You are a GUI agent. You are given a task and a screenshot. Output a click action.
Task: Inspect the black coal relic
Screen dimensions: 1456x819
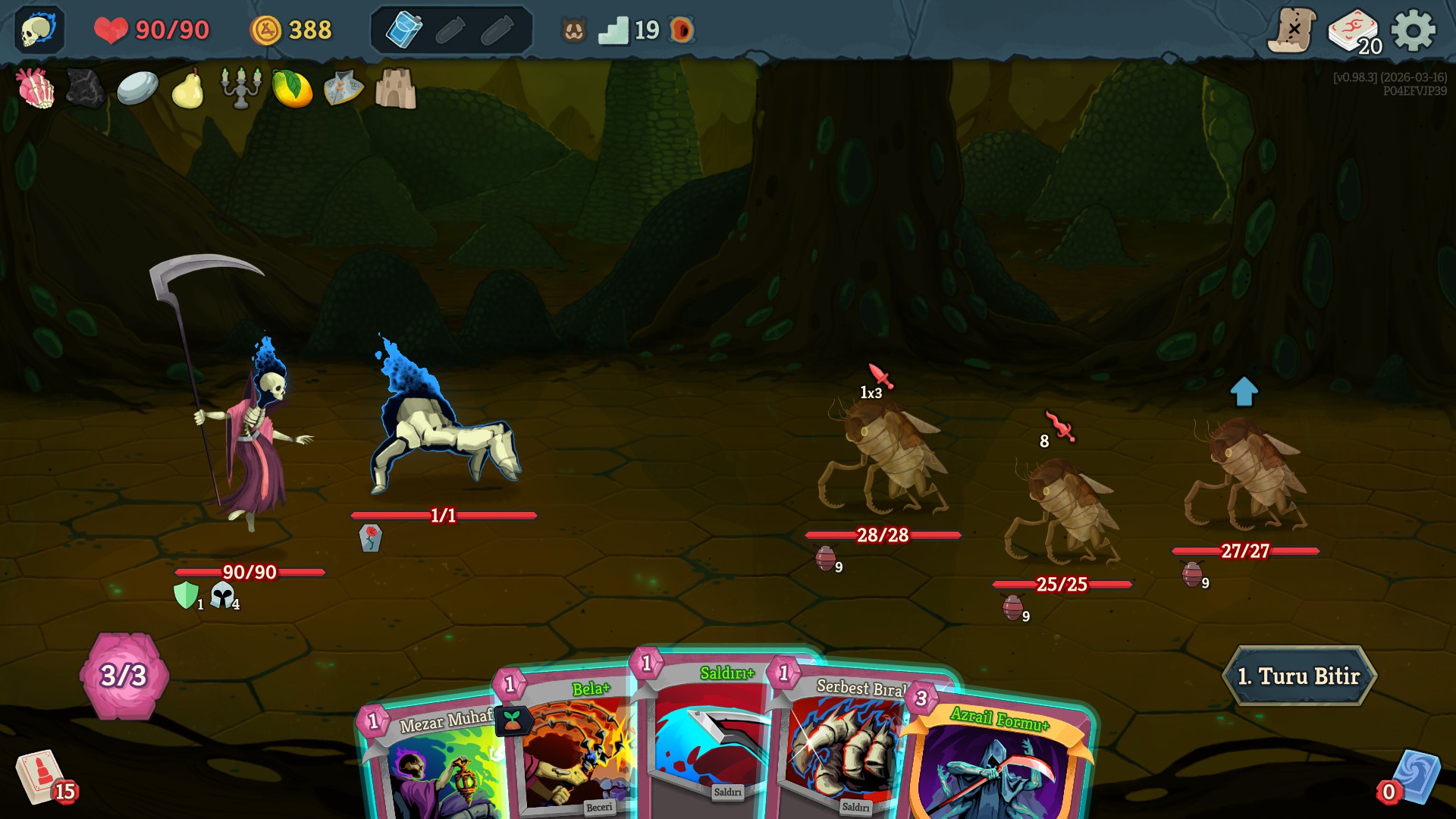coord(85,88)
